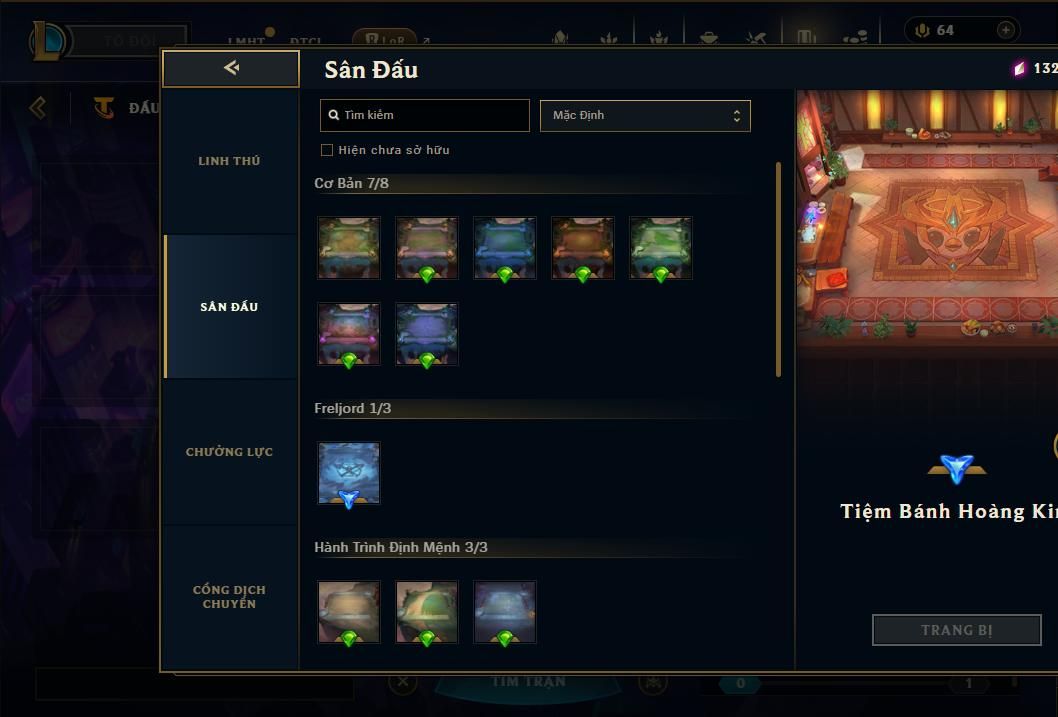Toggle the Hiện chưa sở hữu checkbox

pos(327,150)
